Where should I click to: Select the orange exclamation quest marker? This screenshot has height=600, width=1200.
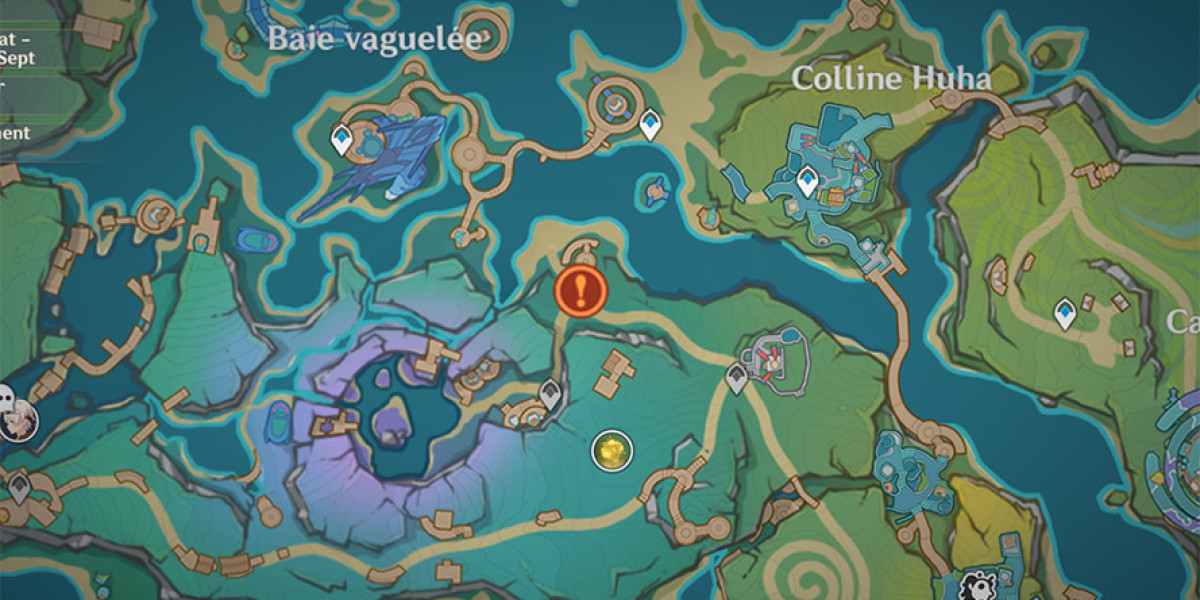click(x=581, y=291)
